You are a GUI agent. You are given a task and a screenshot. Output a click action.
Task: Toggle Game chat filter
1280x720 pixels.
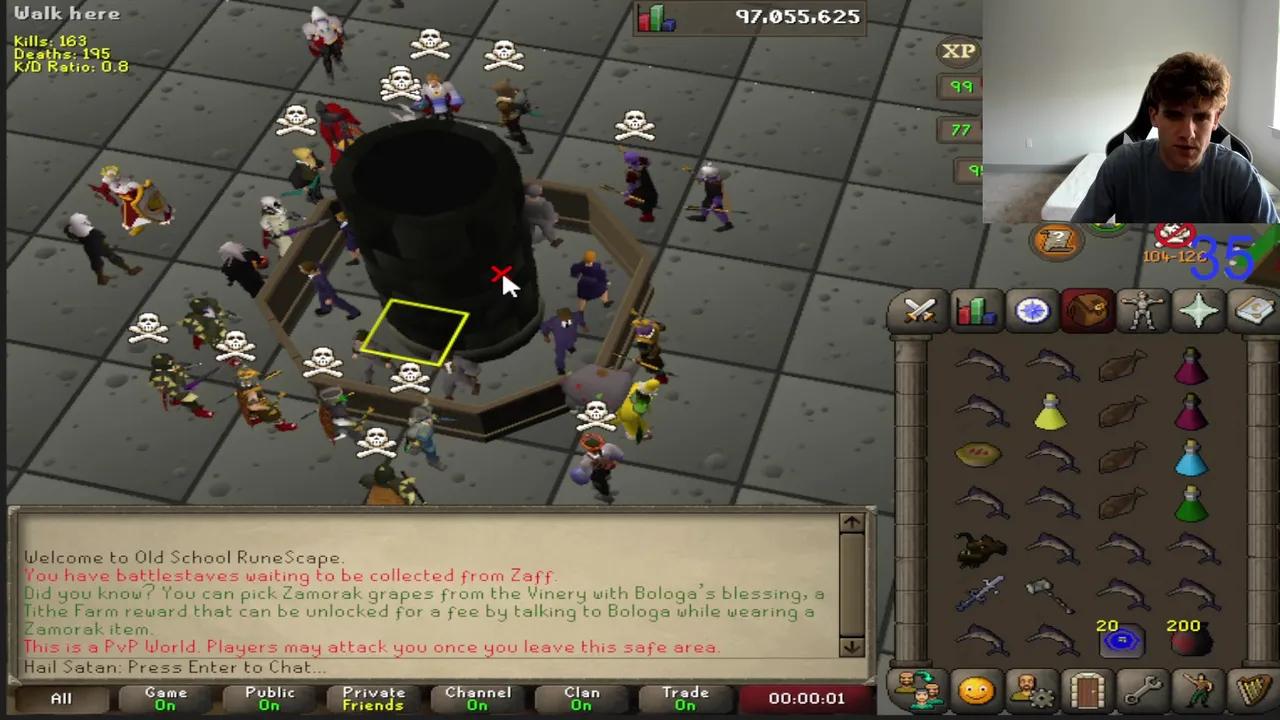click(165, 698)
